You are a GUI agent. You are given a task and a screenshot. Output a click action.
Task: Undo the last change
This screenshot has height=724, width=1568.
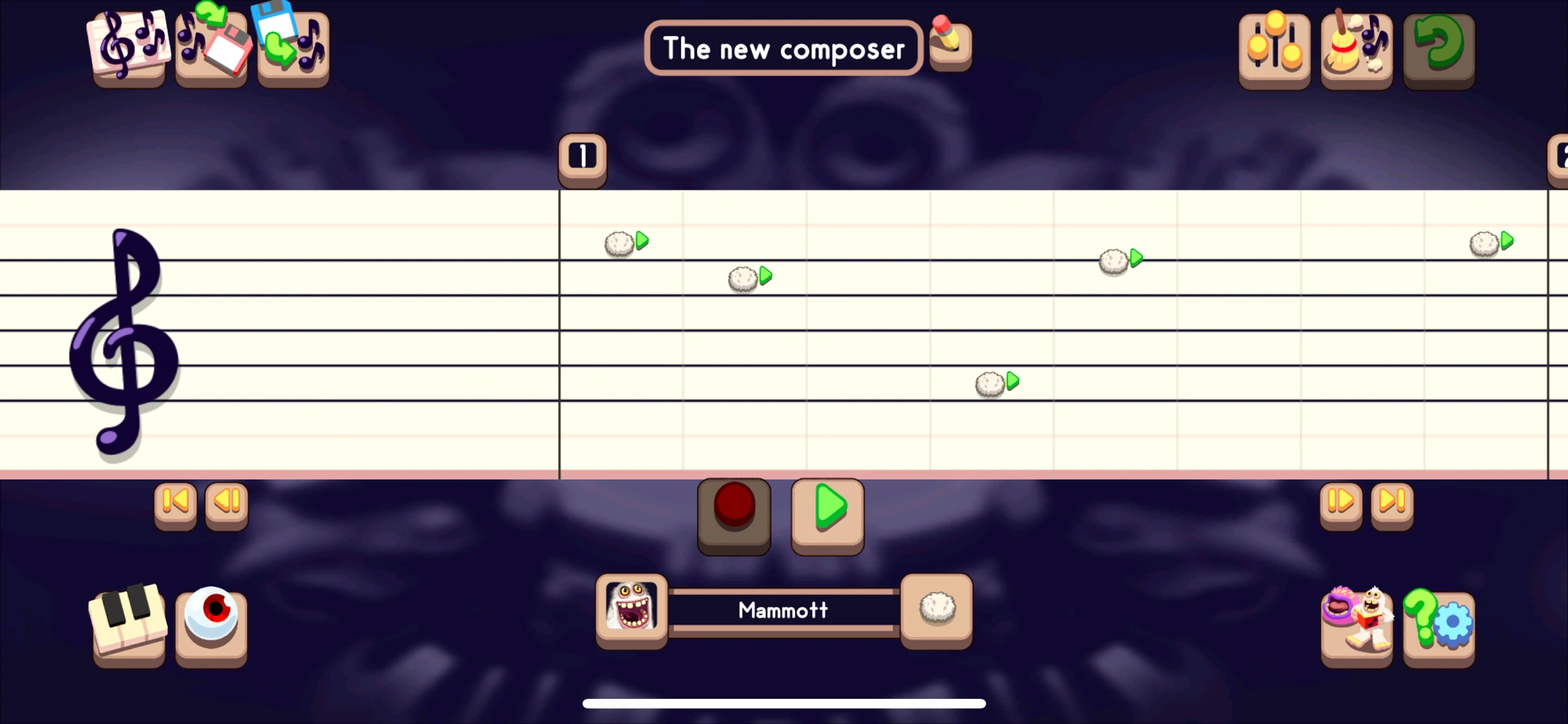1439,49
